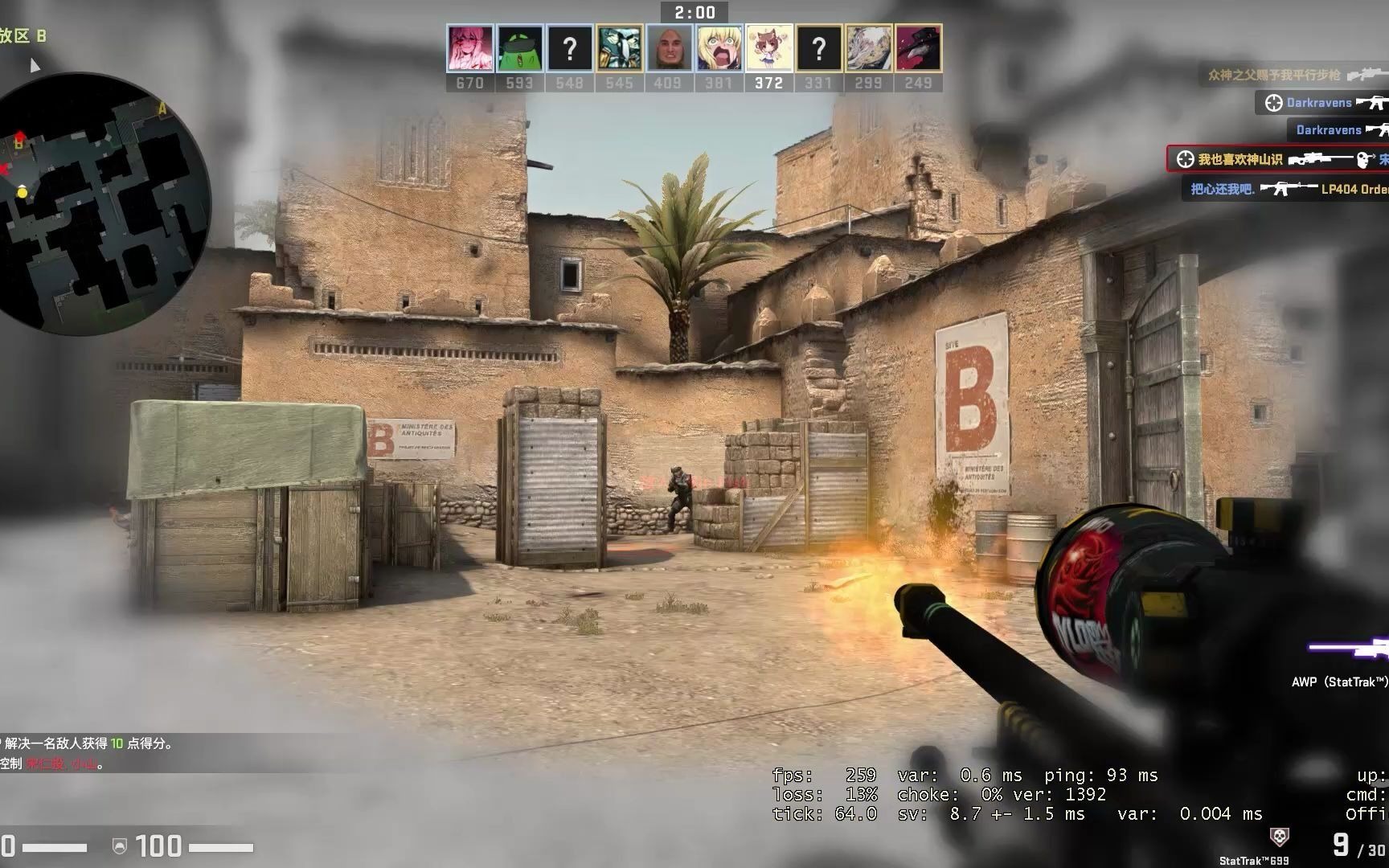This screenshot has height=868, width=1389.
Task: Click the SCAR-20 icon in the top kill message
Action: click(1366, 76)
